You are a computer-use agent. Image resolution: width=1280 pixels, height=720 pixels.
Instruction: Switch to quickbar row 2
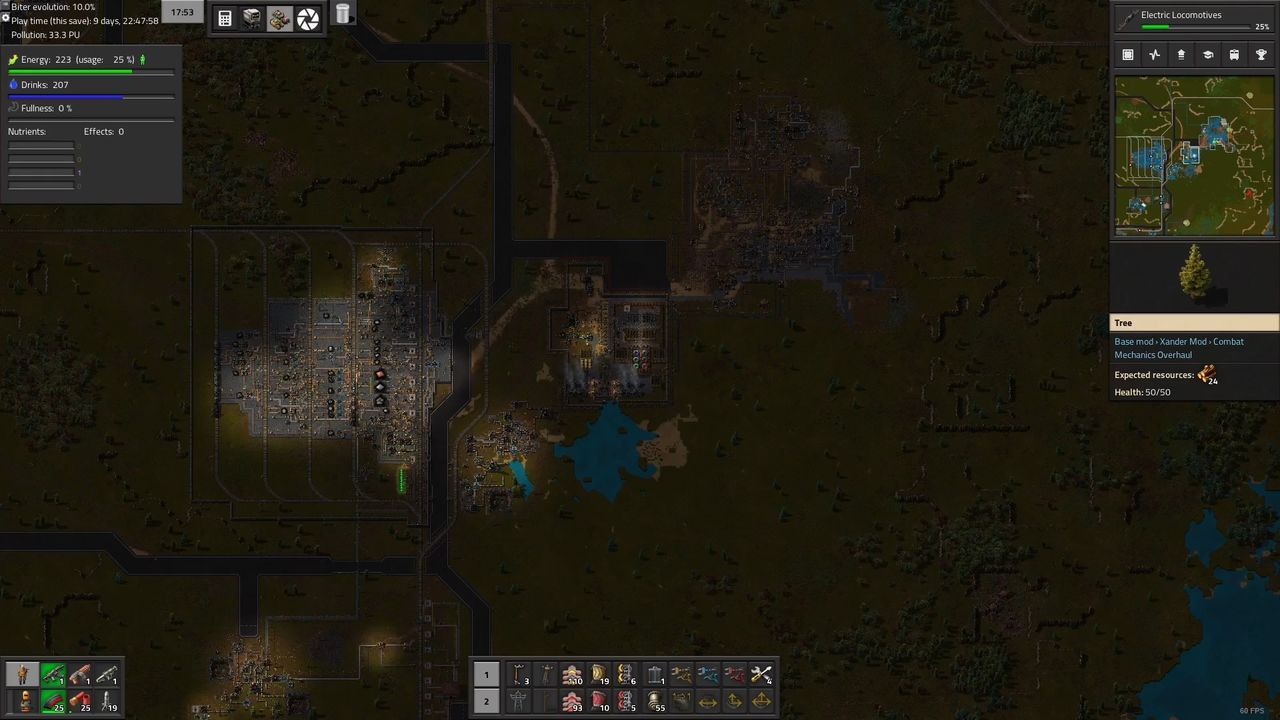[x=486, y=701]
